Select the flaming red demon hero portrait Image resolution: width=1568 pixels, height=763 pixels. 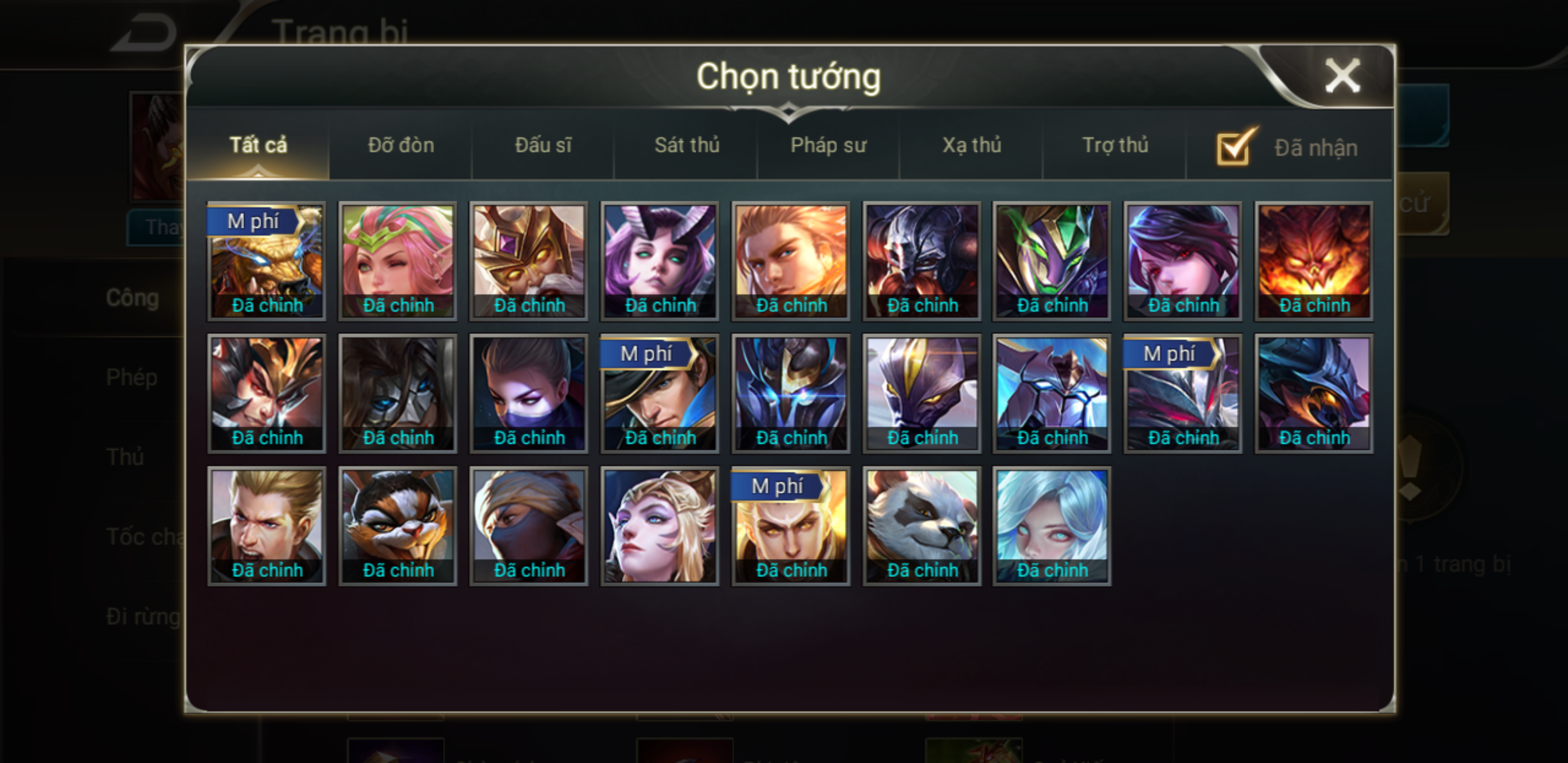coord(1314,261)
